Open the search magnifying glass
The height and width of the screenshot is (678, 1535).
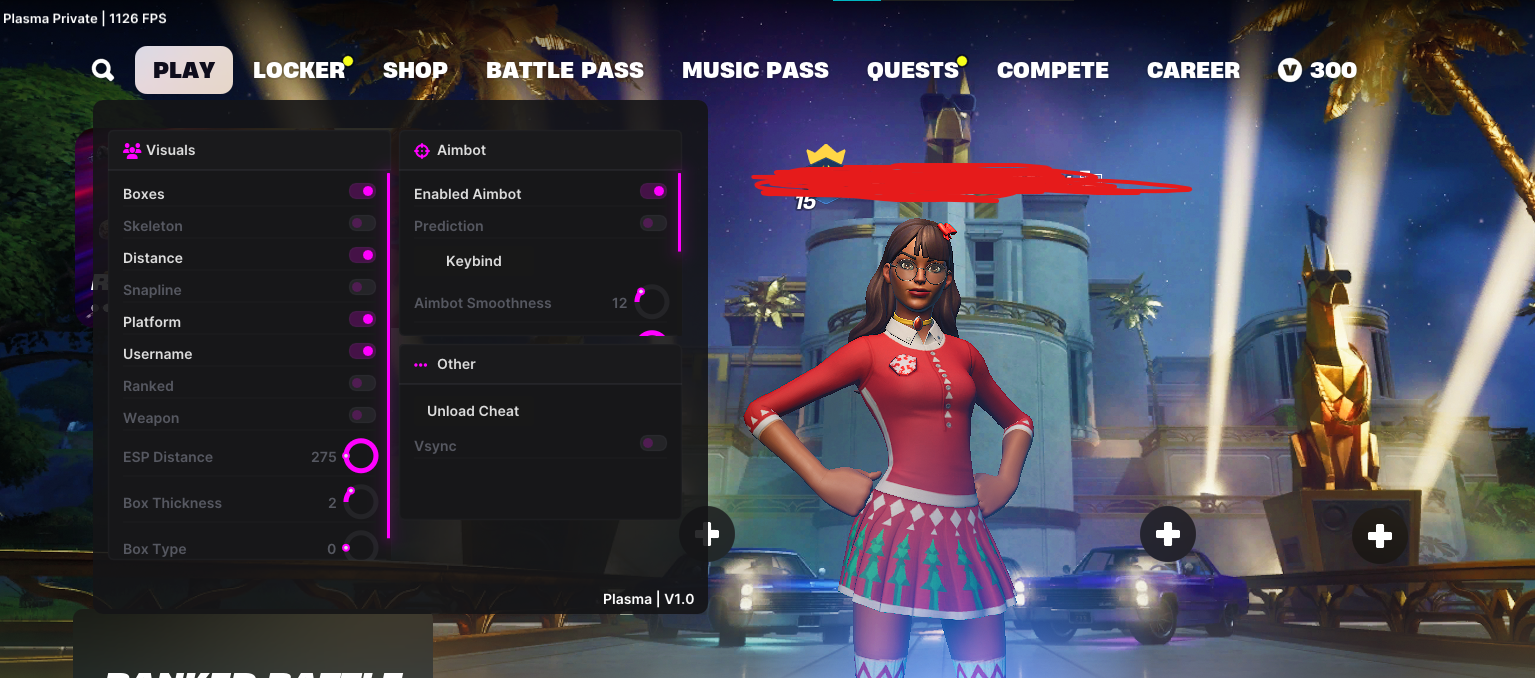tap(103, 70)
